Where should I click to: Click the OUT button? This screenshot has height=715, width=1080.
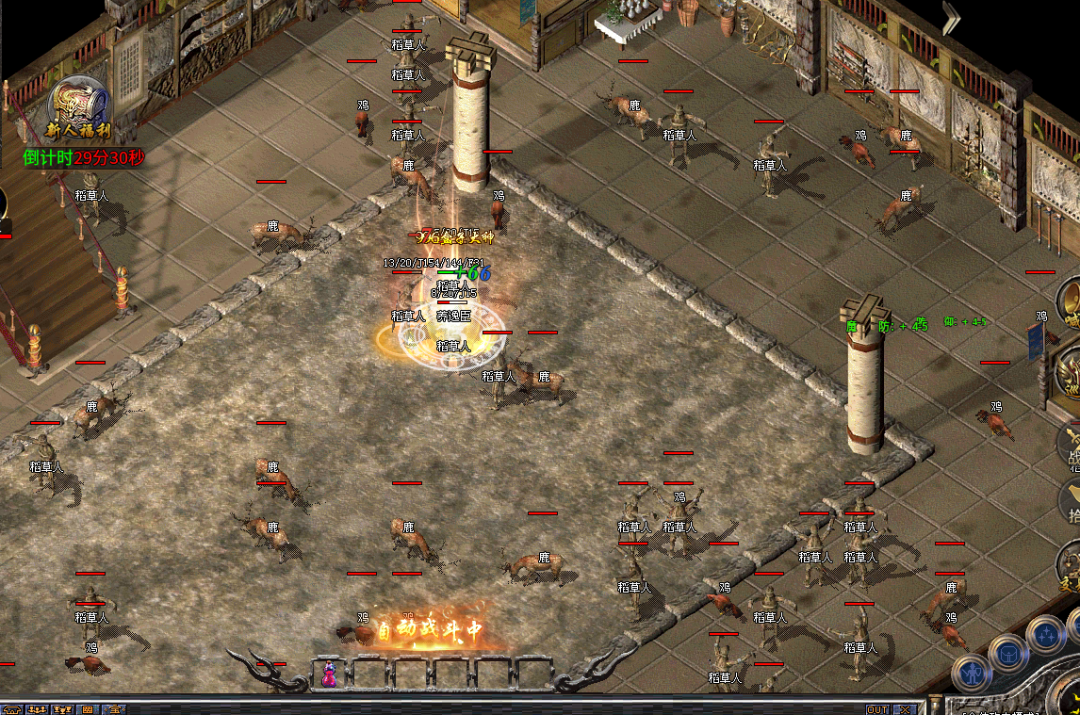click(x=877, y=709)
